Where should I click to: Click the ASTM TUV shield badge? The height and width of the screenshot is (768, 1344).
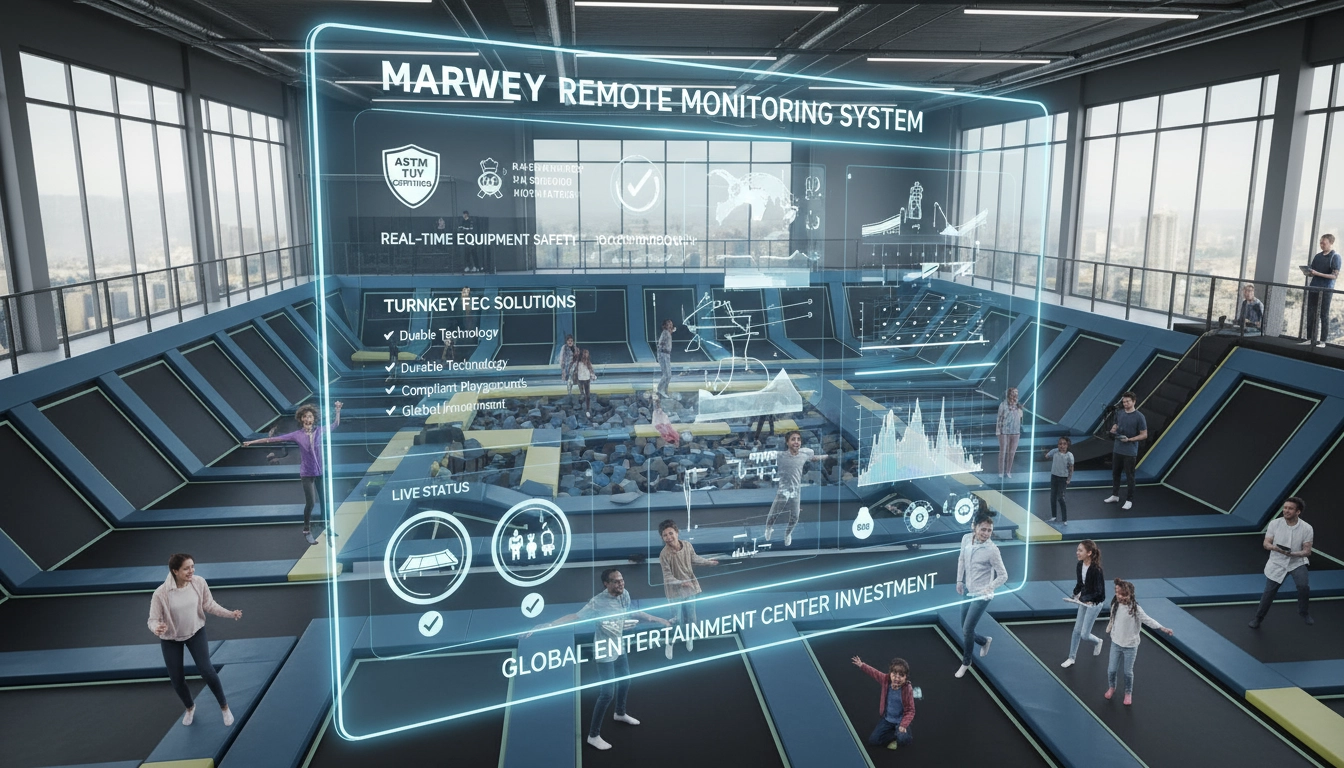pos(411,174)
